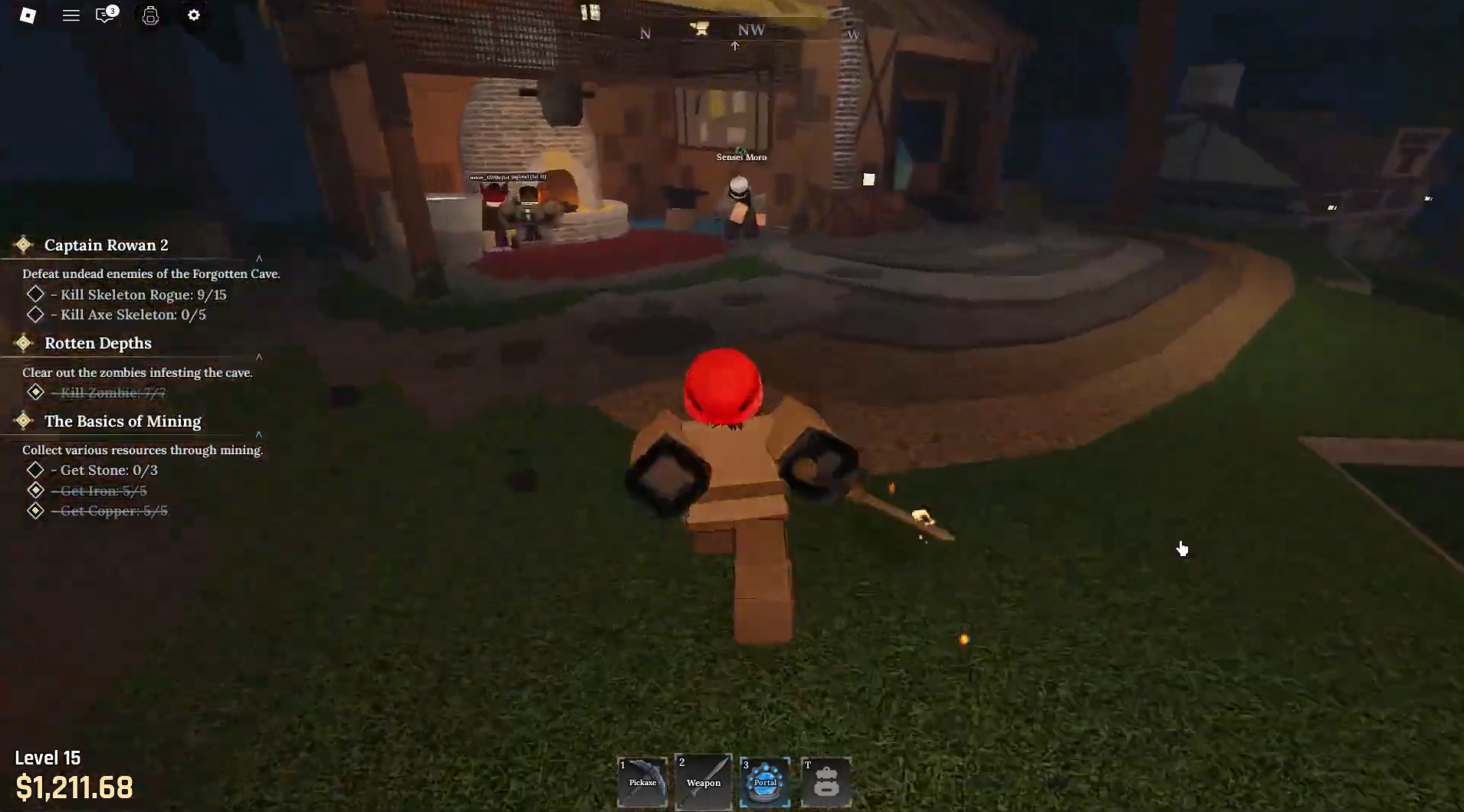Click the Captain Rowan 2 quest title

[x=107, y=245]
